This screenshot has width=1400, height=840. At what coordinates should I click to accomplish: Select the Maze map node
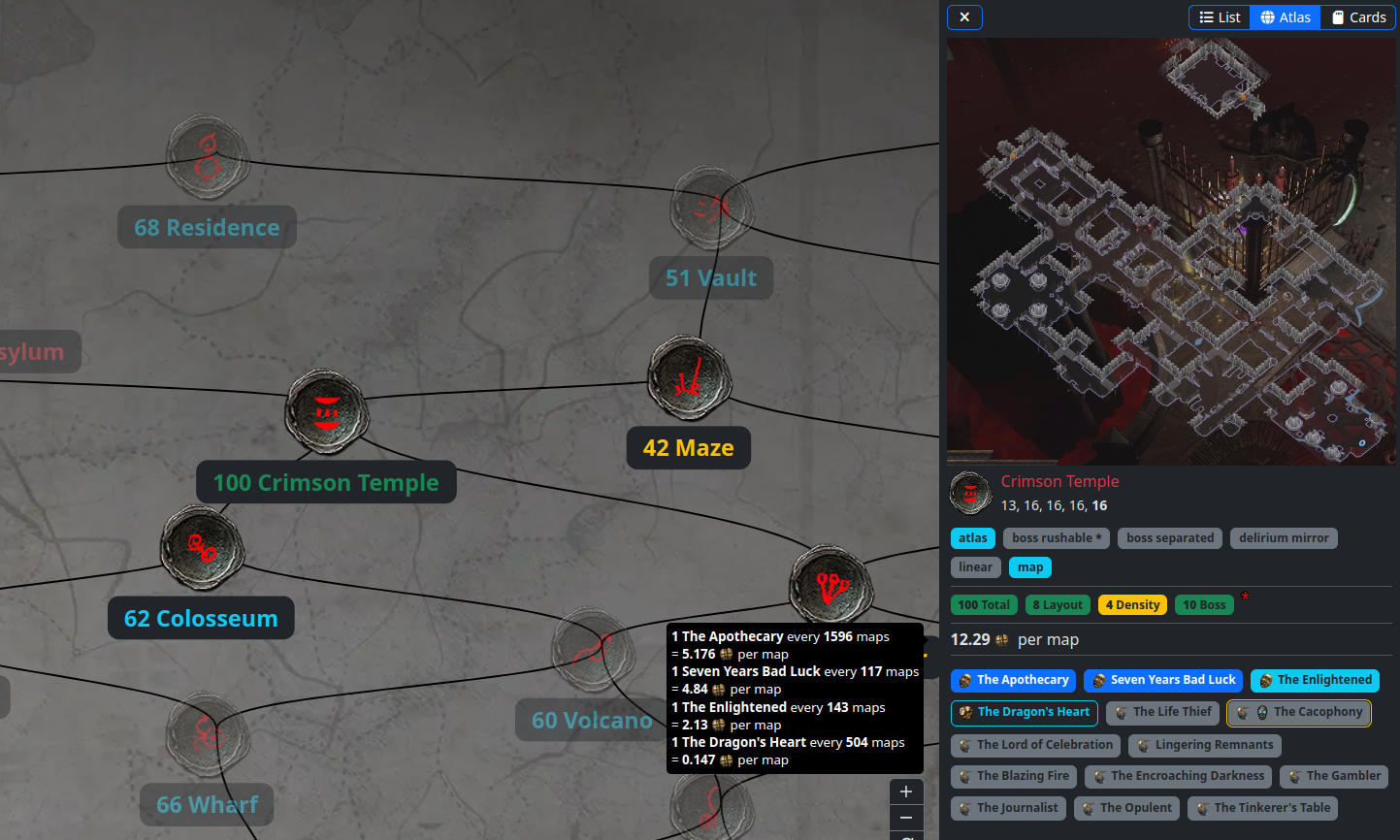tap(689, 379)
